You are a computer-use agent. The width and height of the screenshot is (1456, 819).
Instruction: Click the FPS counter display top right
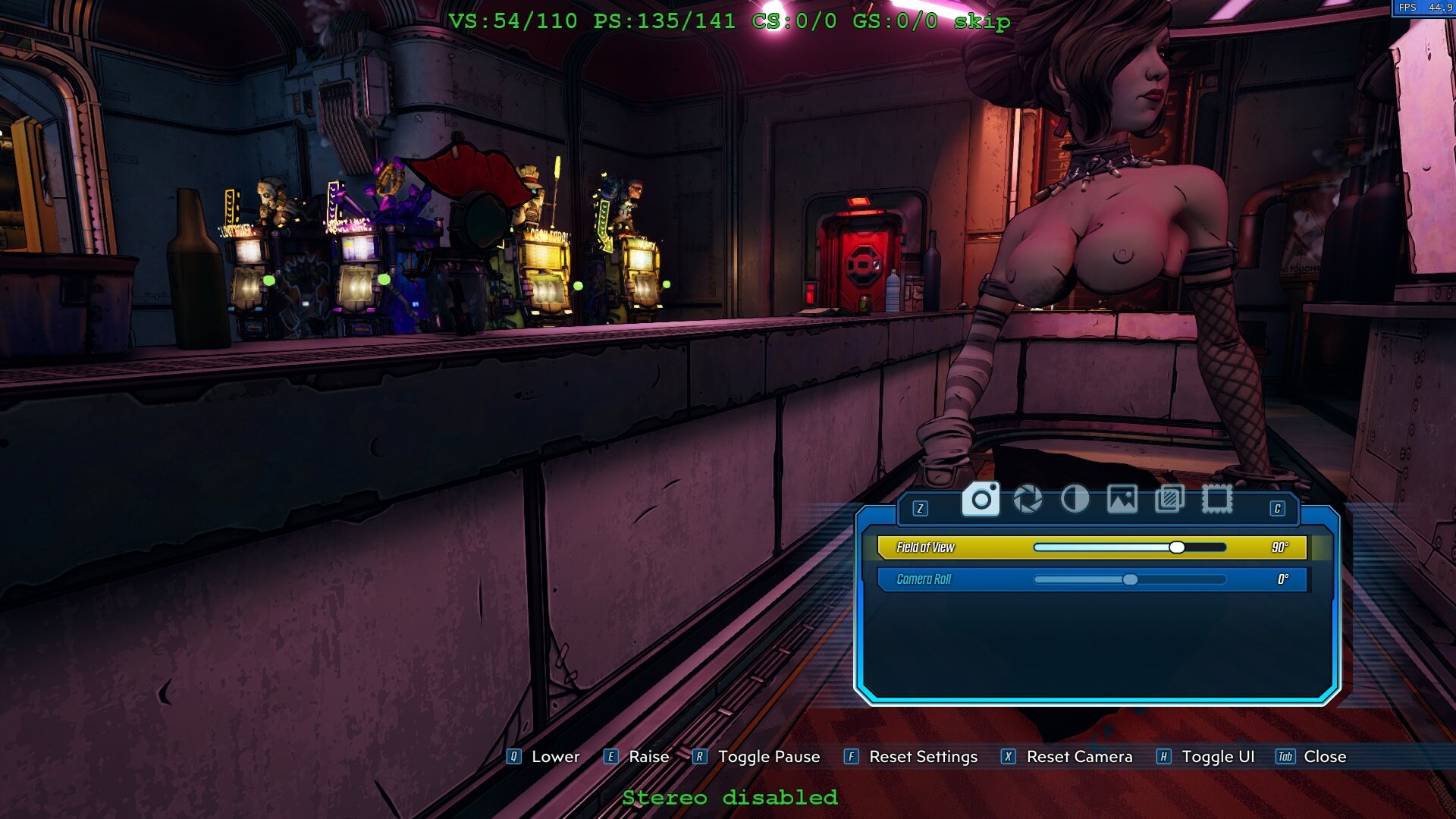[1426, 8]
